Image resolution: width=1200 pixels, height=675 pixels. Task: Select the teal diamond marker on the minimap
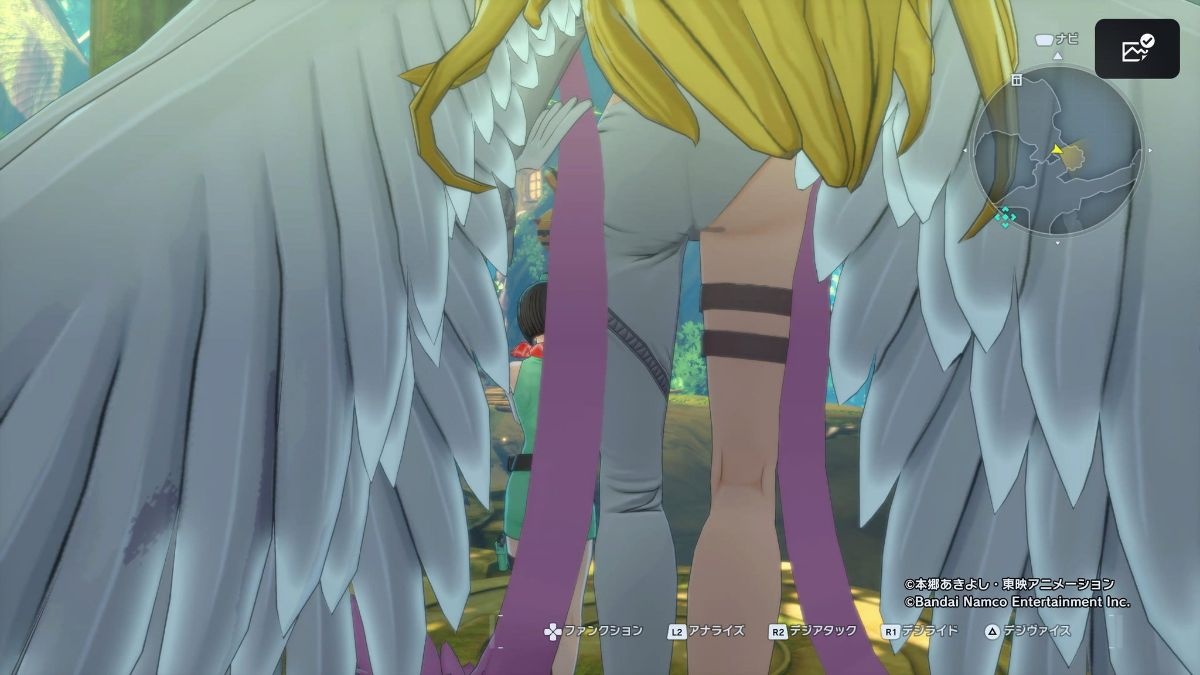(x=1007, y=217)
